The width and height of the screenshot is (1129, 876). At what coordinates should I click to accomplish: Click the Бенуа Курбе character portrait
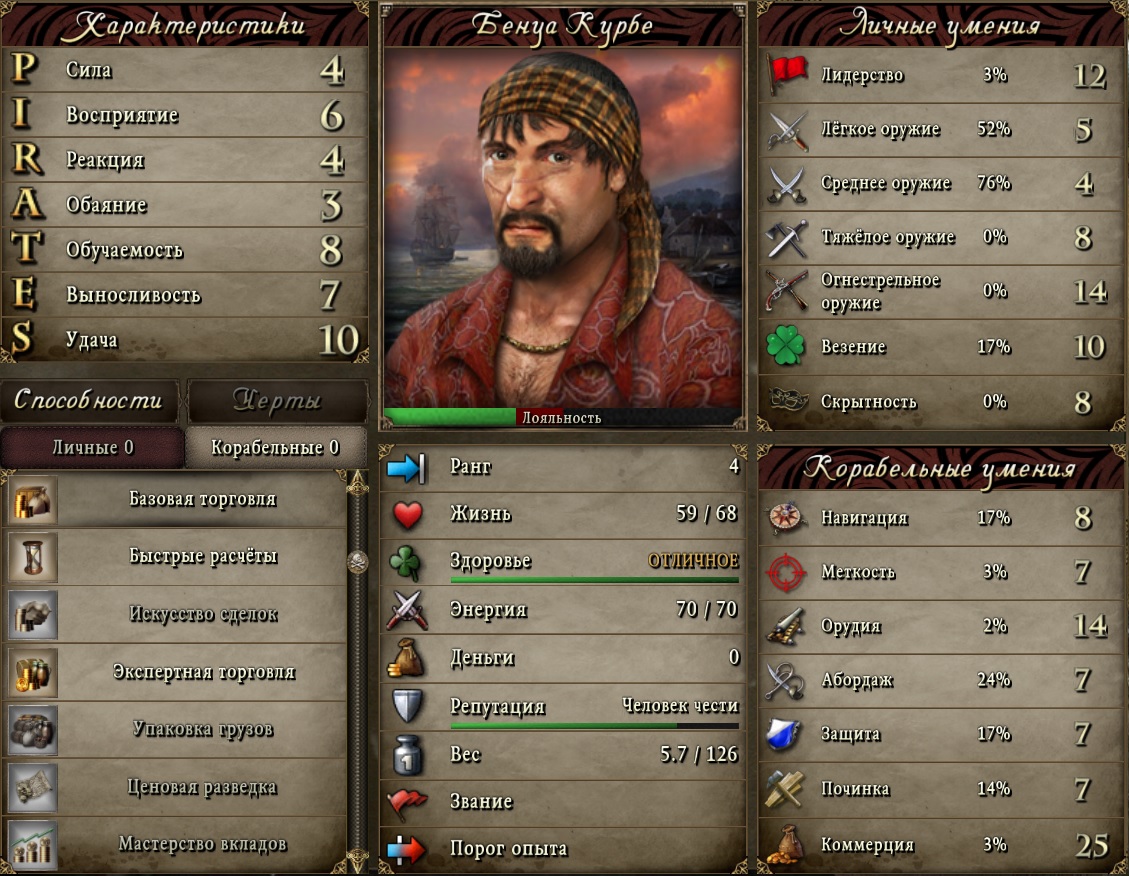tap(562, 230)
